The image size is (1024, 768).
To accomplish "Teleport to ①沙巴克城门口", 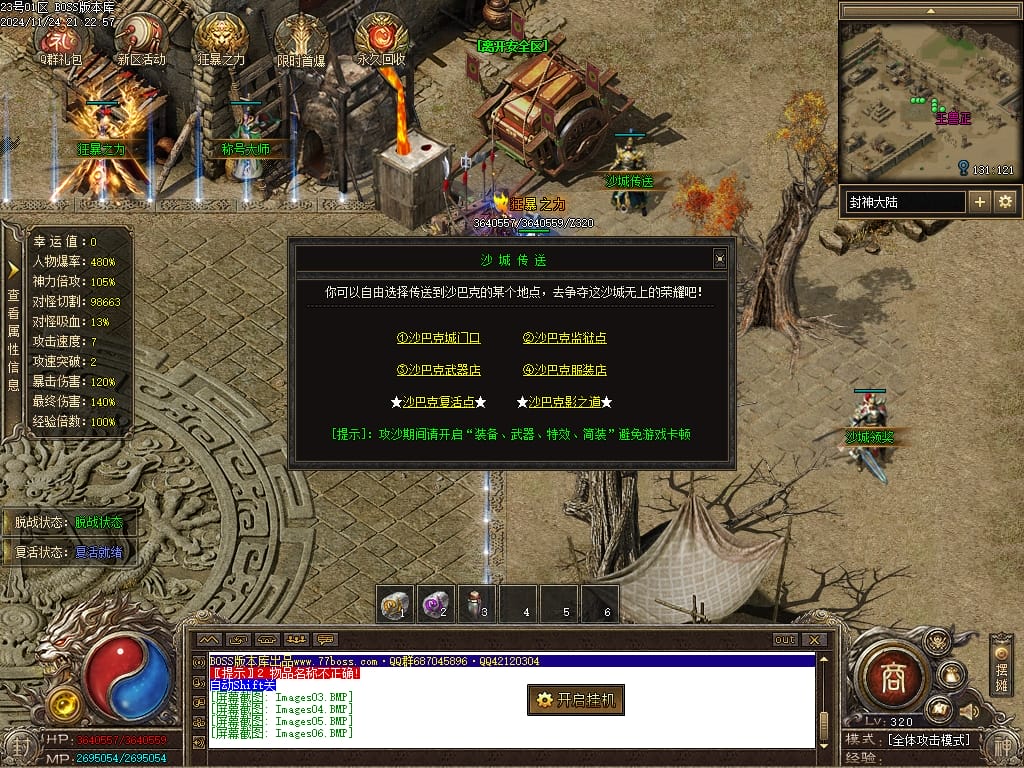I will 438,338.
